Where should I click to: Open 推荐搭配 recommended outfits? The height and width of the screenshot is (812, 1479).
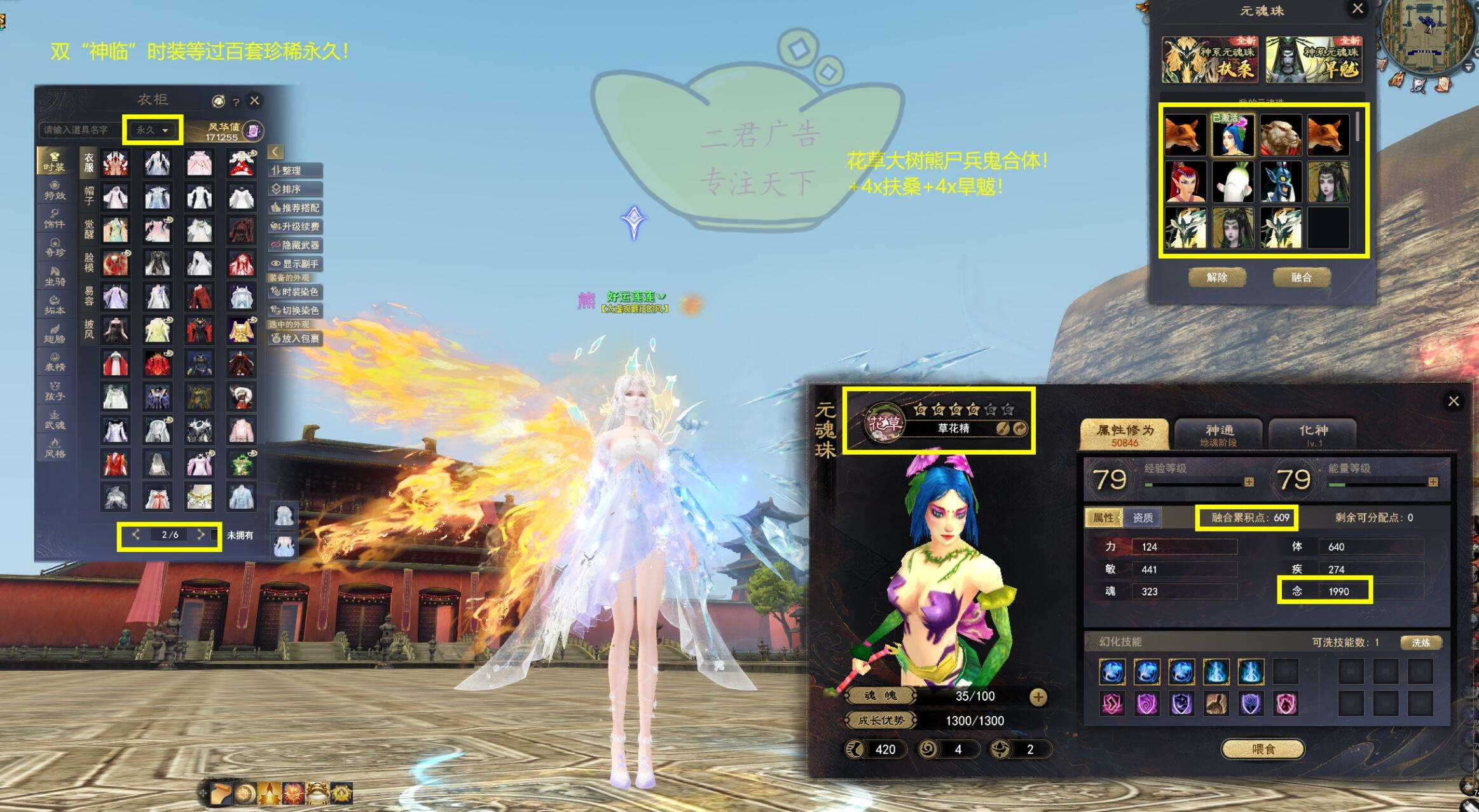(x=295, y=208)
